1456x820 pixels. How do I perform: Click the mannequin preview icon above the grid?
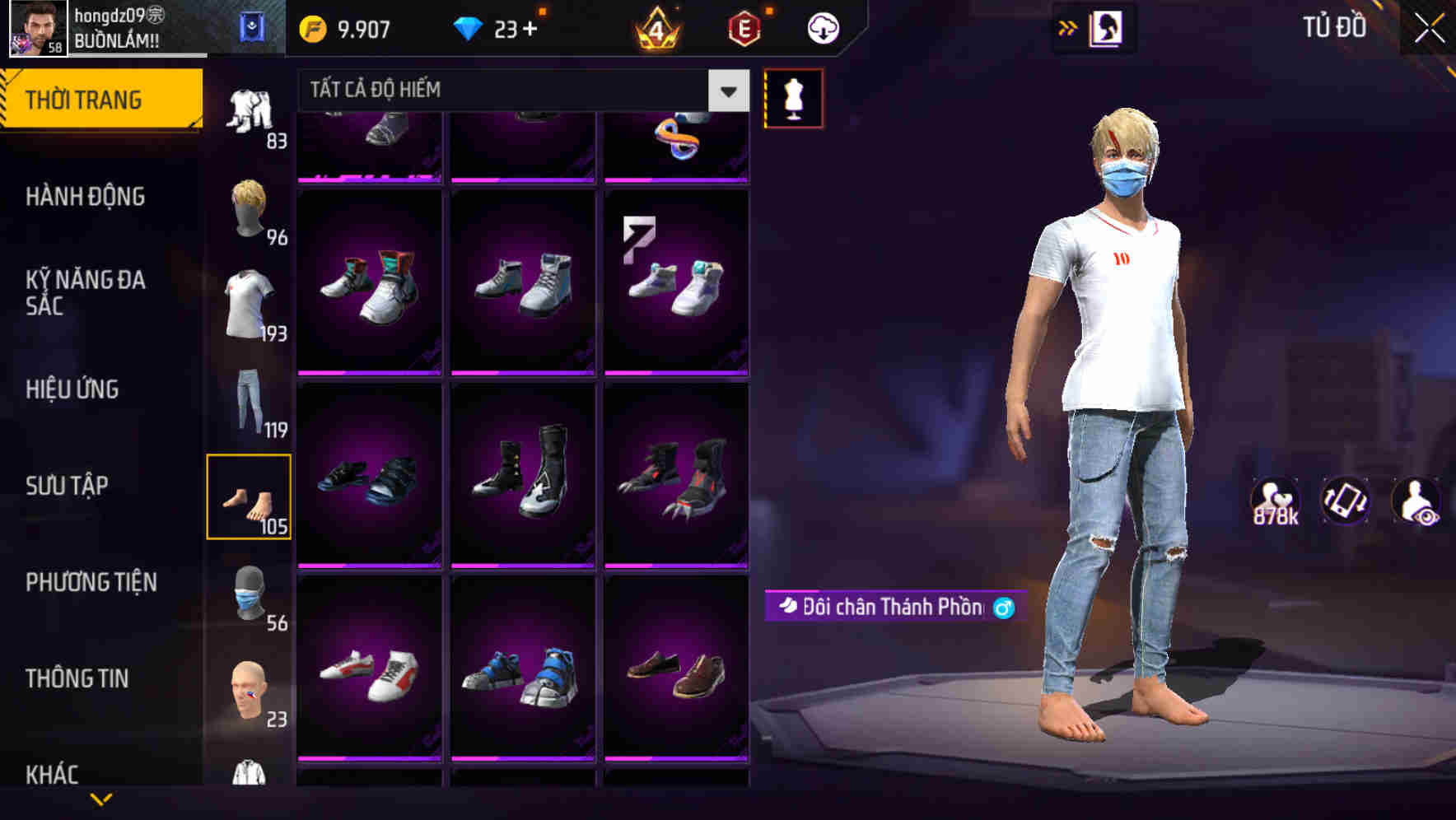click(x=793, y=97)
